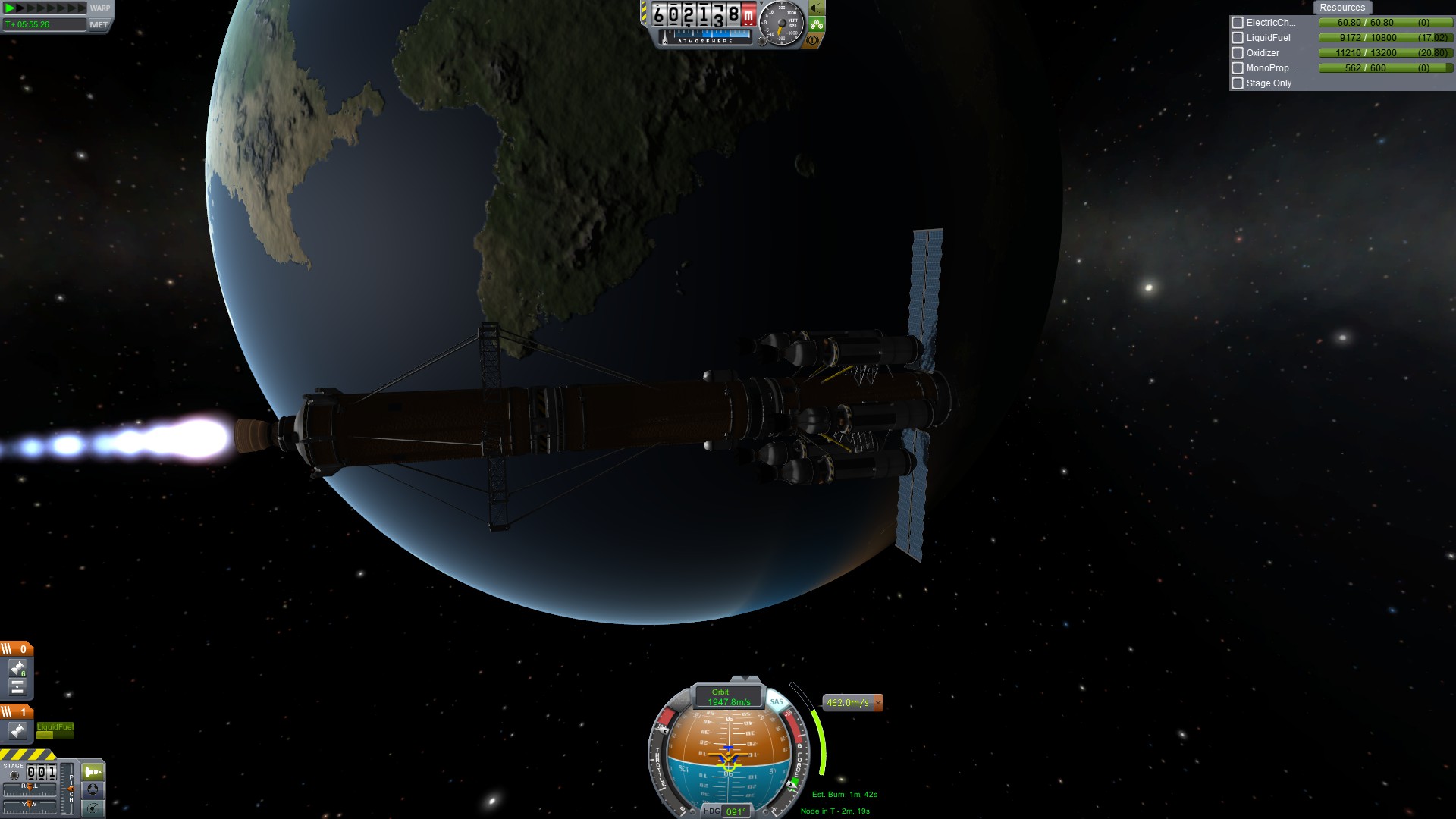Switch to docking mode button
Image resolution: width=1456 pixels, height=819 pixels.
coord(93,789)
